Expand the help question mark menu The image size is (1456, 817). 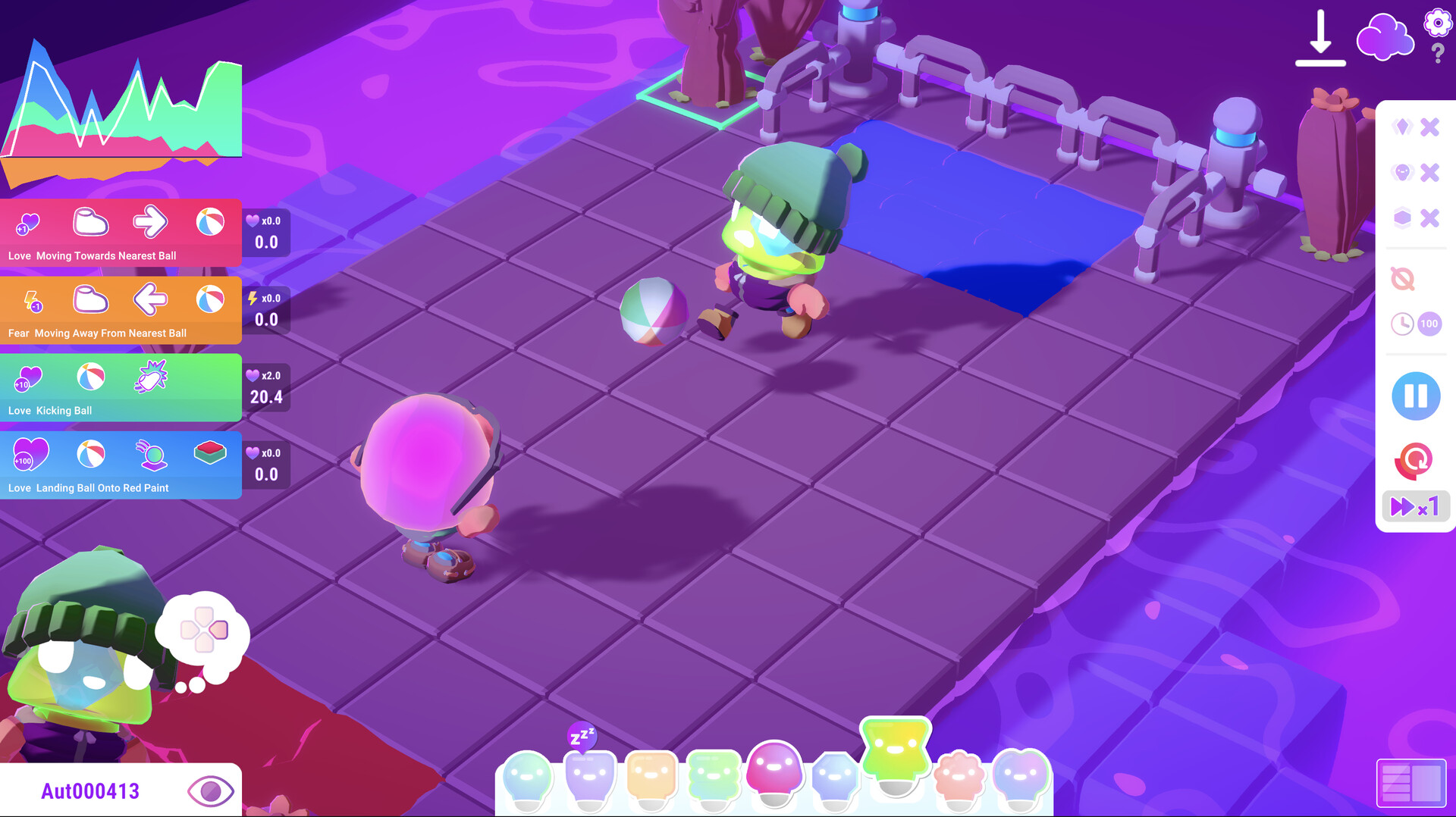click(x=1437, y=53)
